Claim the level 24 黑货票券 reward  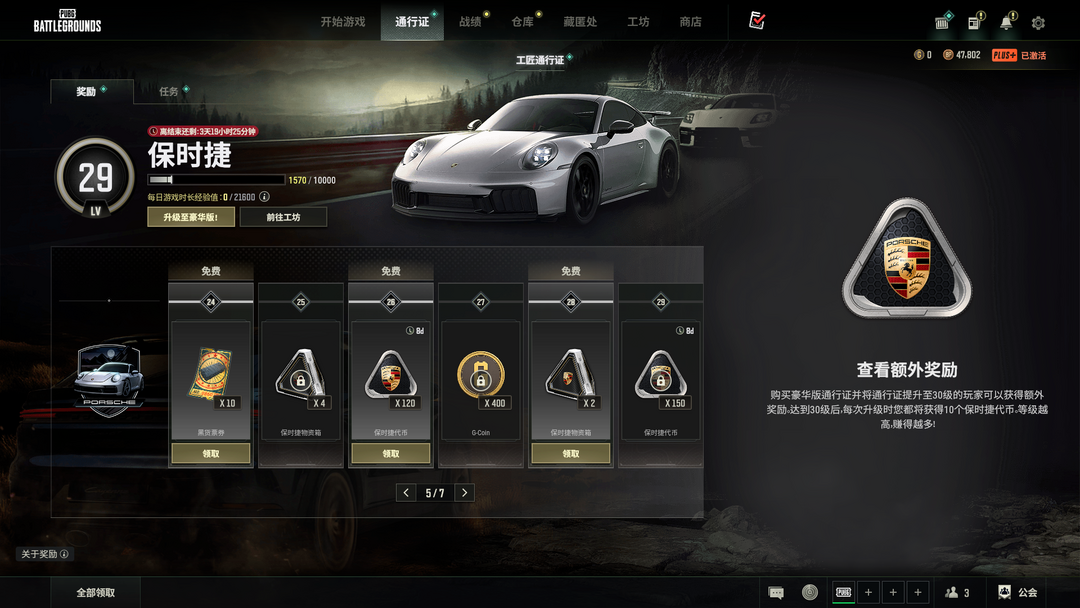(x=210, y=453)
